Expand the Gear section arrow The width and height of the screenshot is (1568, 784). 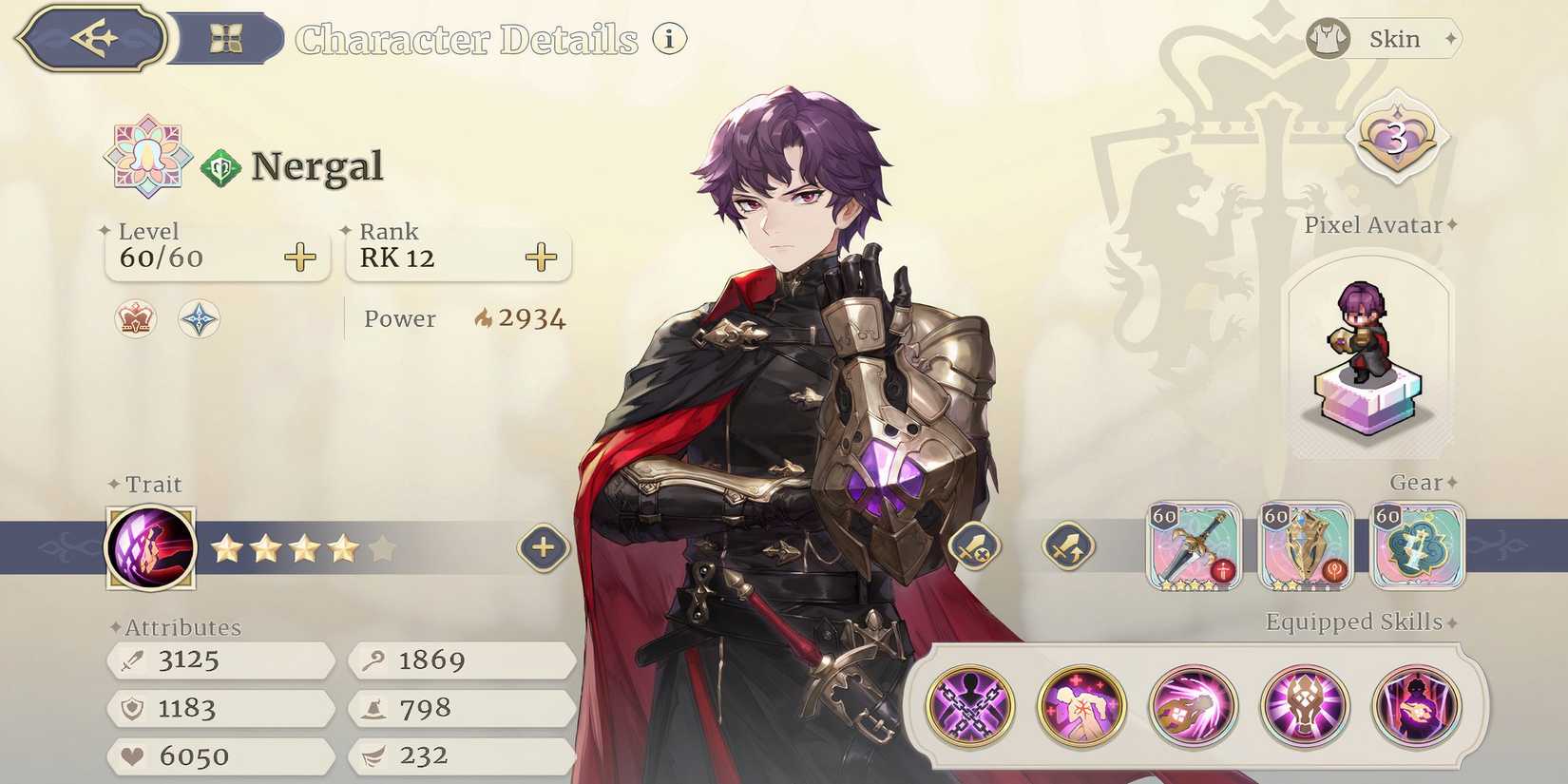(x=1450, y=483)
